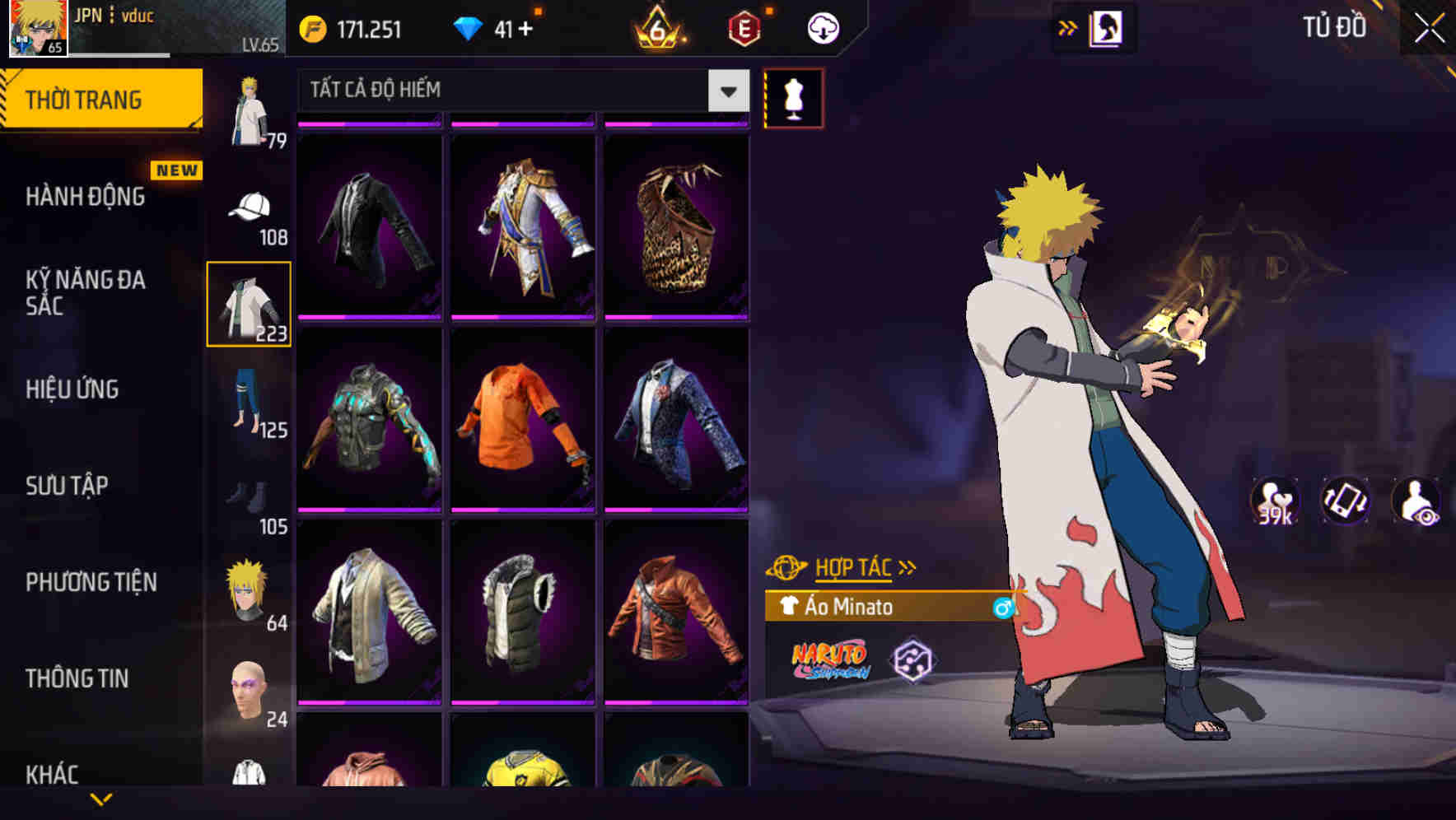Viewport: 1456px width, 820px height.
Task: Open the TẤT CẢ ĐỘ HIẾM rarity dropdown
Action: [519, 91]
